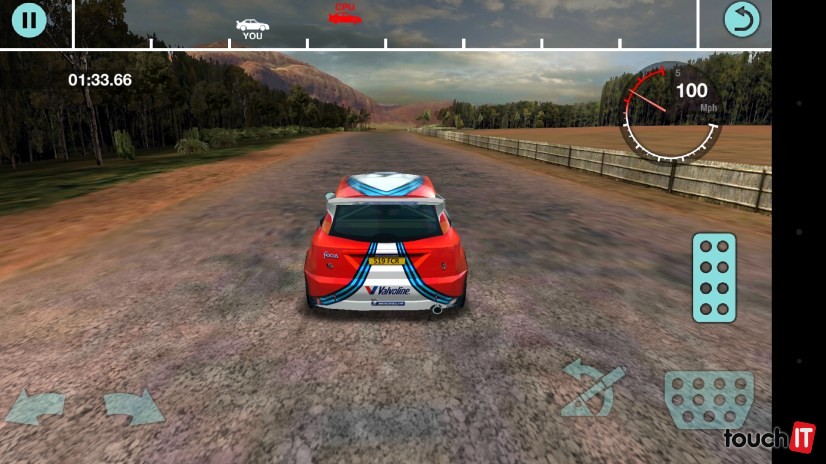Tap the reset car arrow button
The height and width of the screenshot is (464, 826).
click(741, 19)
